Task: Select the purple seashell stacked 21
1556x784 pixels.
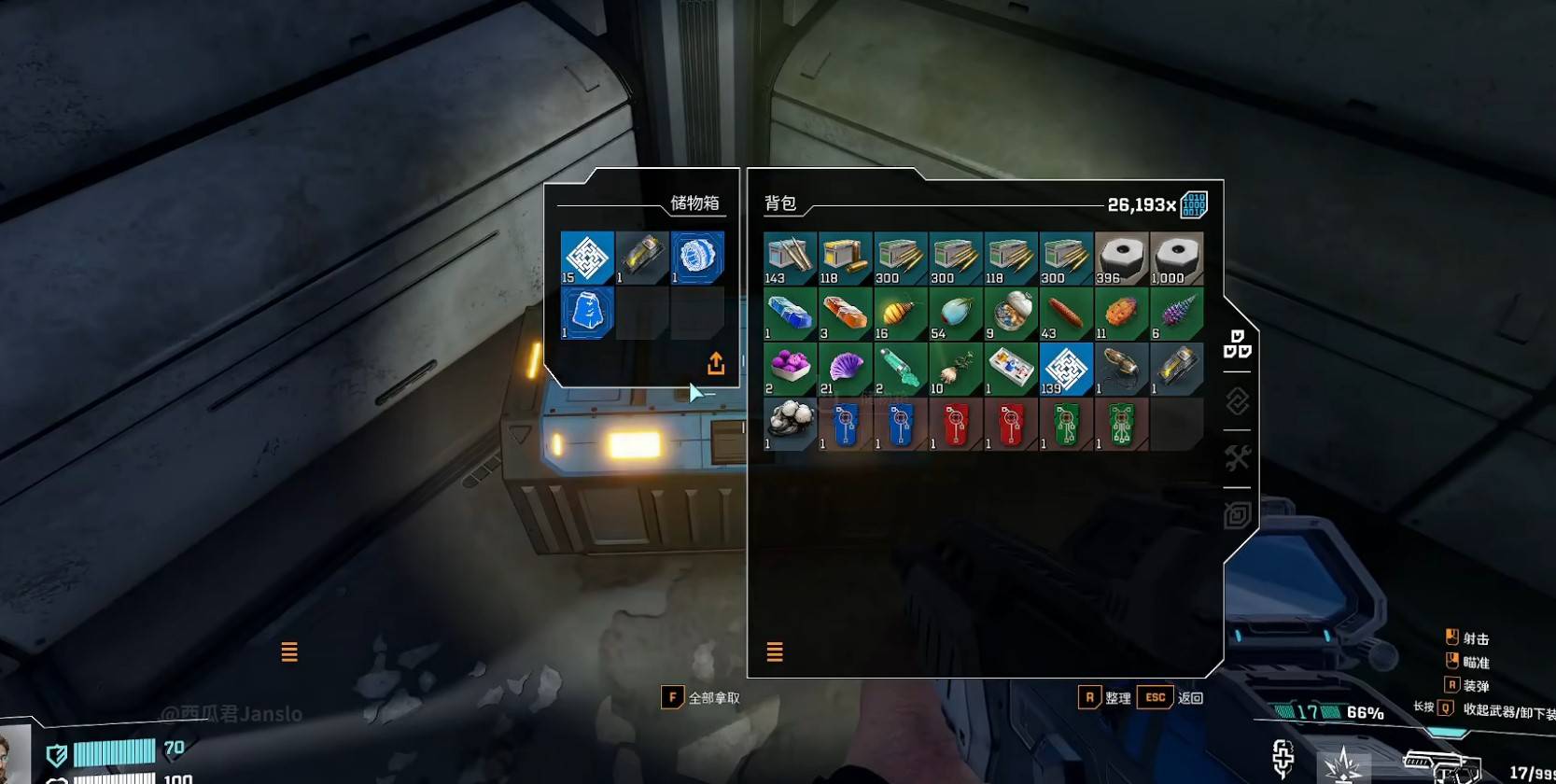Action: click(x=845, y=369)
